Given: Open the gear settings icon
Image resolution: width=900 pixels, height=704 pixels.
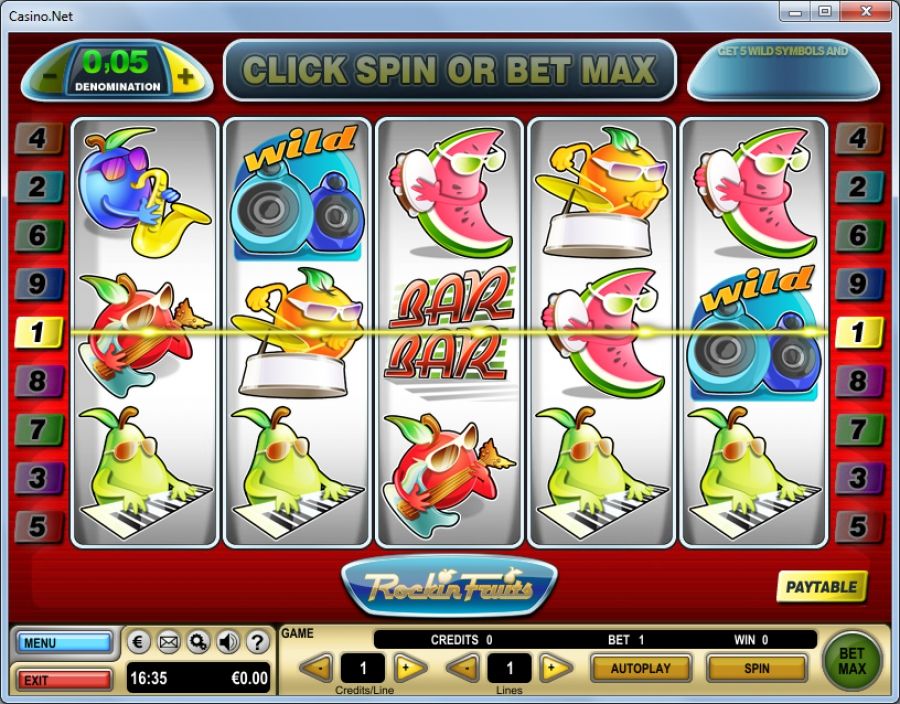Looking at the screenshot, I should 198,642.
